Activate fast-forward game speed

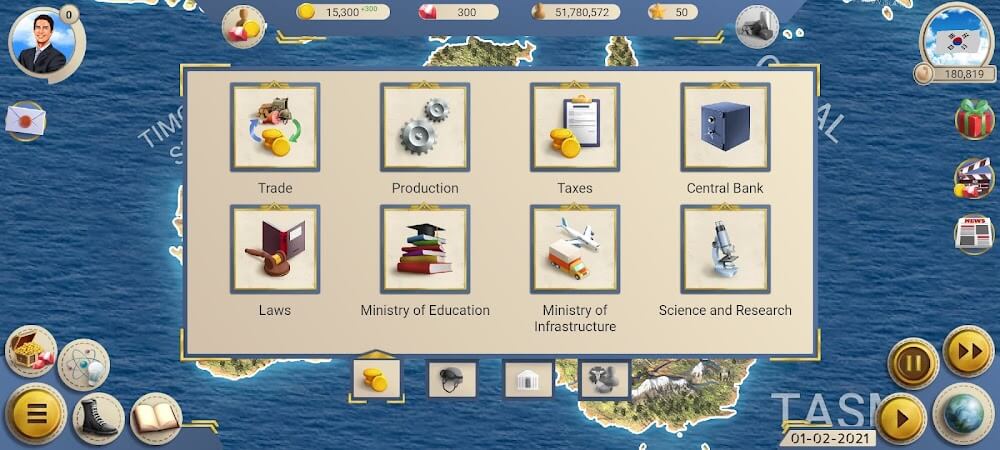point(967,351)
